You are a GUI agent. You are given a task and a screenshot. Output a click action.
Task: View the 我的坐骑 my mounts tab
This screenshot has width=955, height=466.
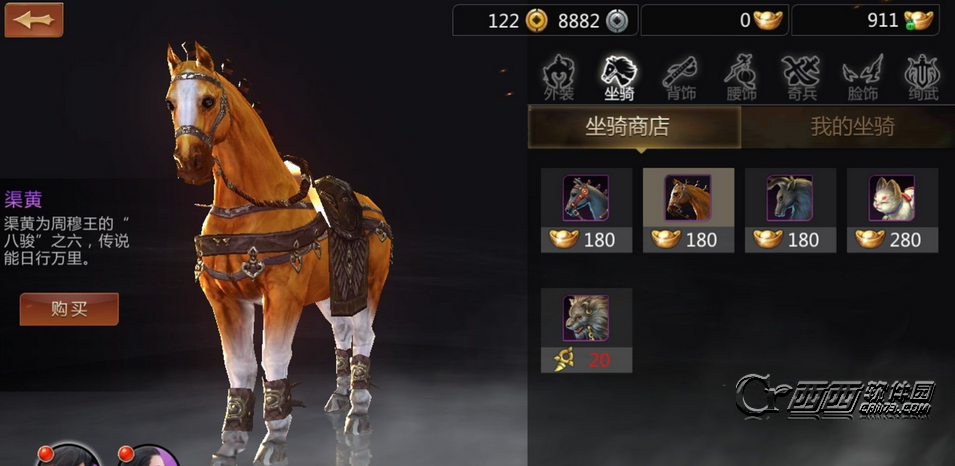tap(851, 127)
